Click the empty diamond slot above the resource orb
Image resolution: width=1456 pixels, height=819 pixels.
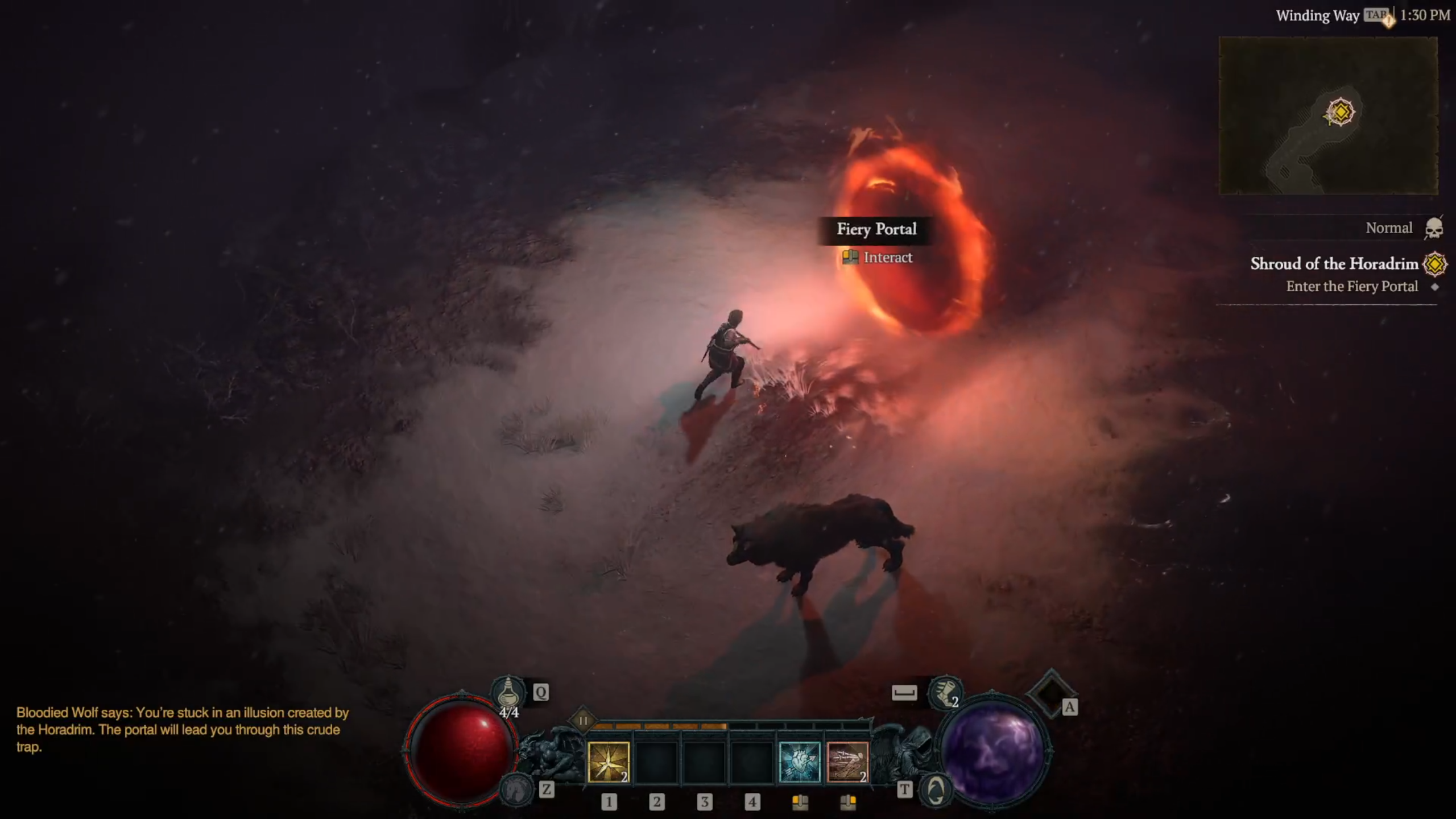click(x=1050, y=694)
